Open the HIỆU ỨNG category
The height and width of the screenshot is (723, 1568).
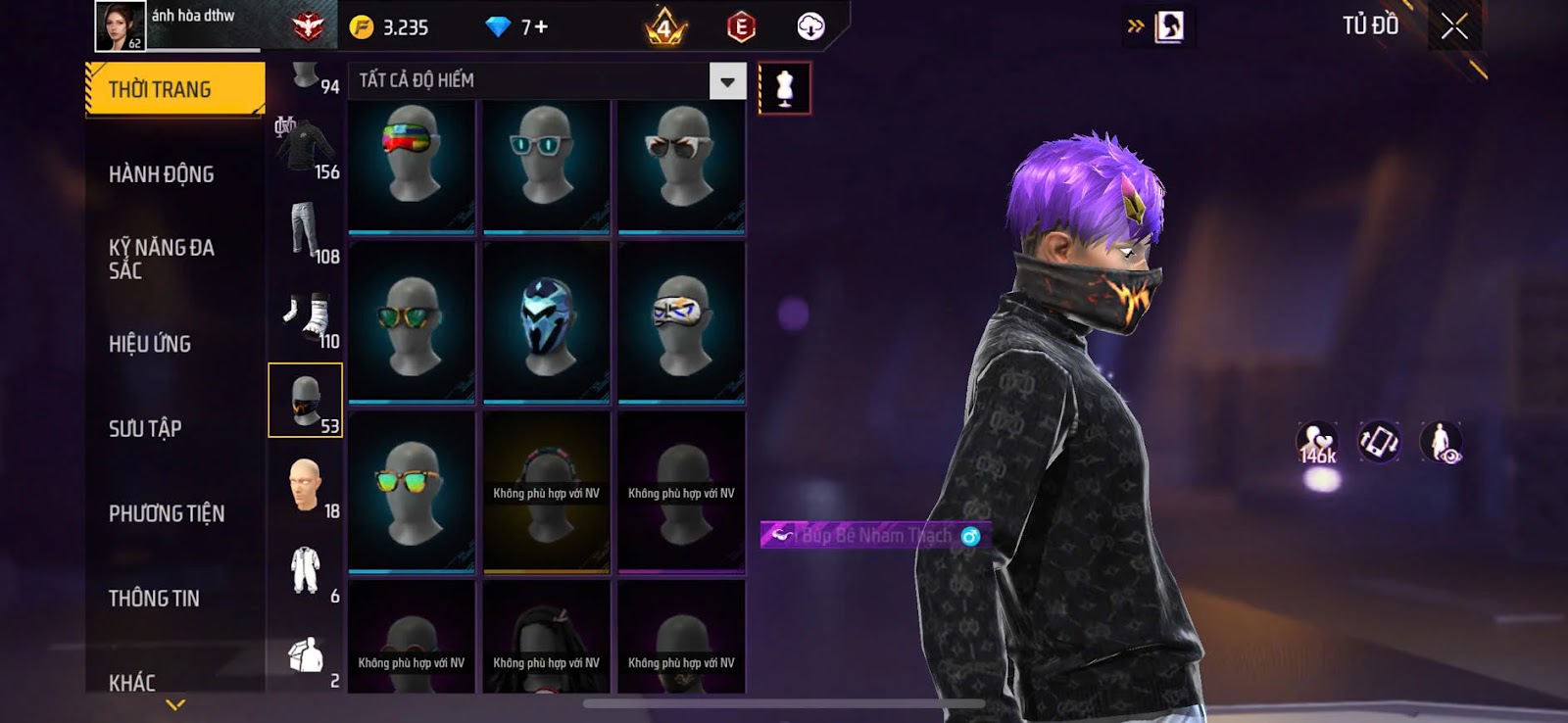coord(150,344)
